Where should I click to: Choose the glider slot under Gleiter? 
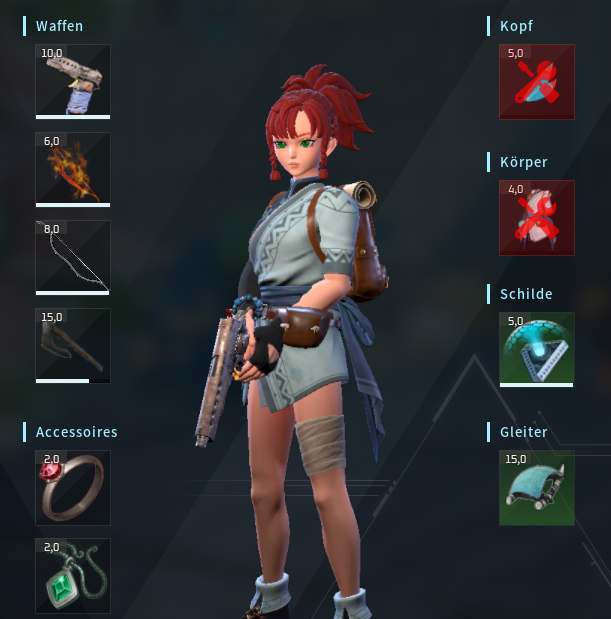point(537,488)
